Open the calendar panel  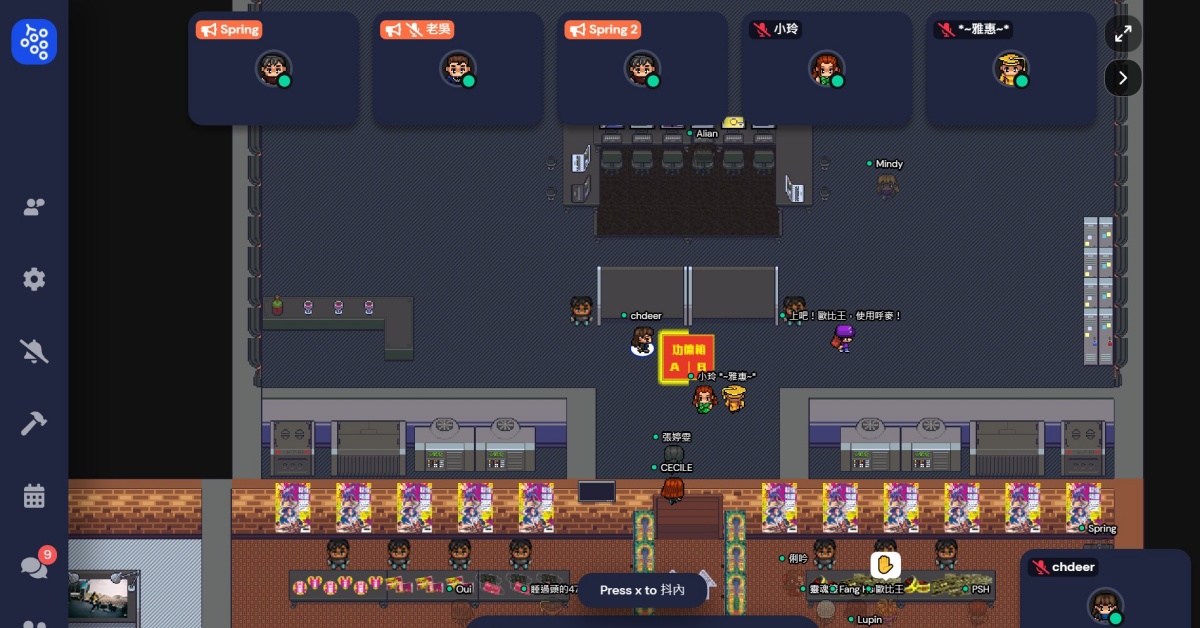pos(34,495)
